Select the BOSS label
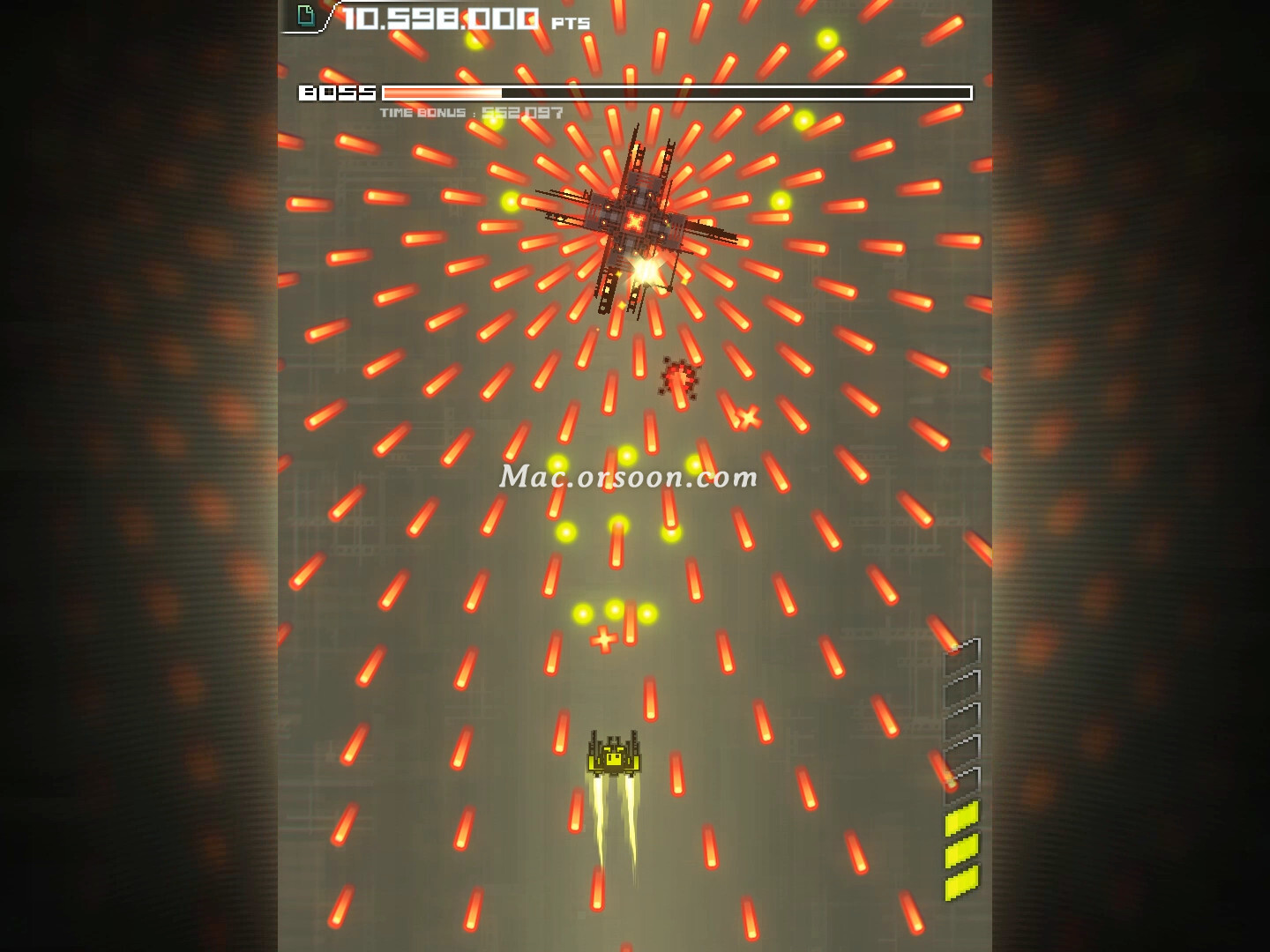Viewport: 1270px width, 952px height. click(338, 92)
